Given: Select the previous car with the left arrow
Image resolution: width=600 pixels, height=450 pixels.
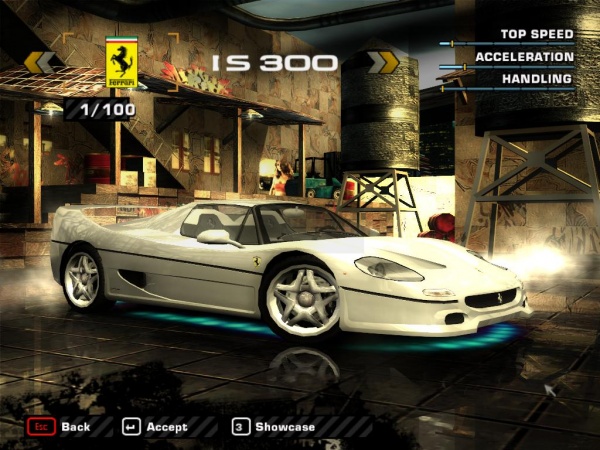Looking at the screenshot, I should (40, 62).
